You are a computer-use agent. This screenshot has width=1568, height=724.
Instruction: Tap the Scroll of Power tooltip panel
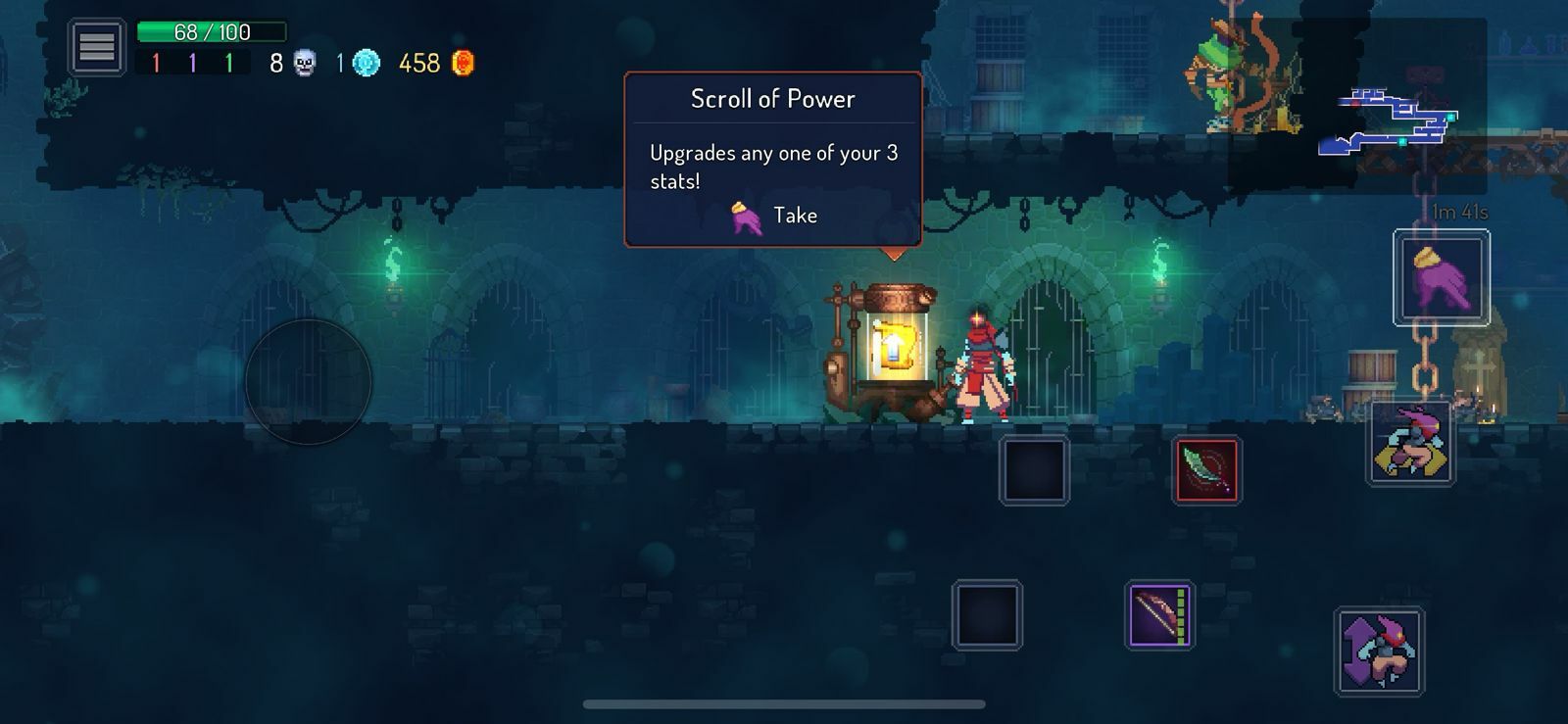773,157
